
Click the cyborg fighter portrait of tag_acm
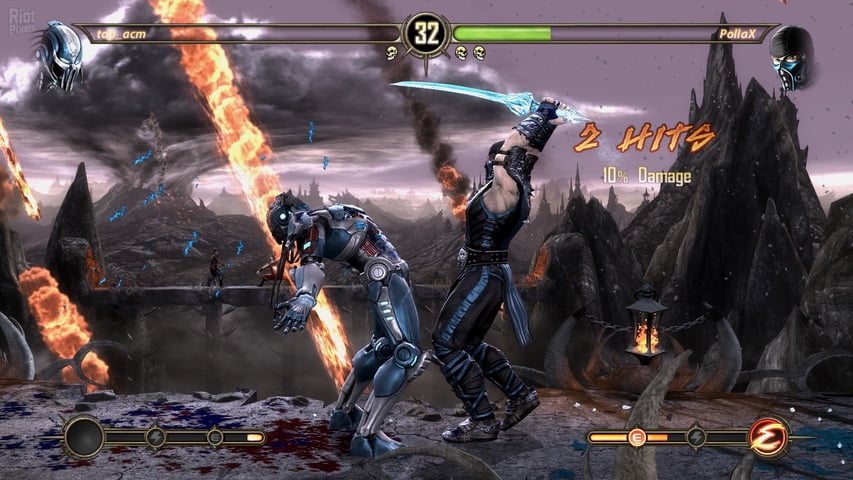click(x=58, y=56)
